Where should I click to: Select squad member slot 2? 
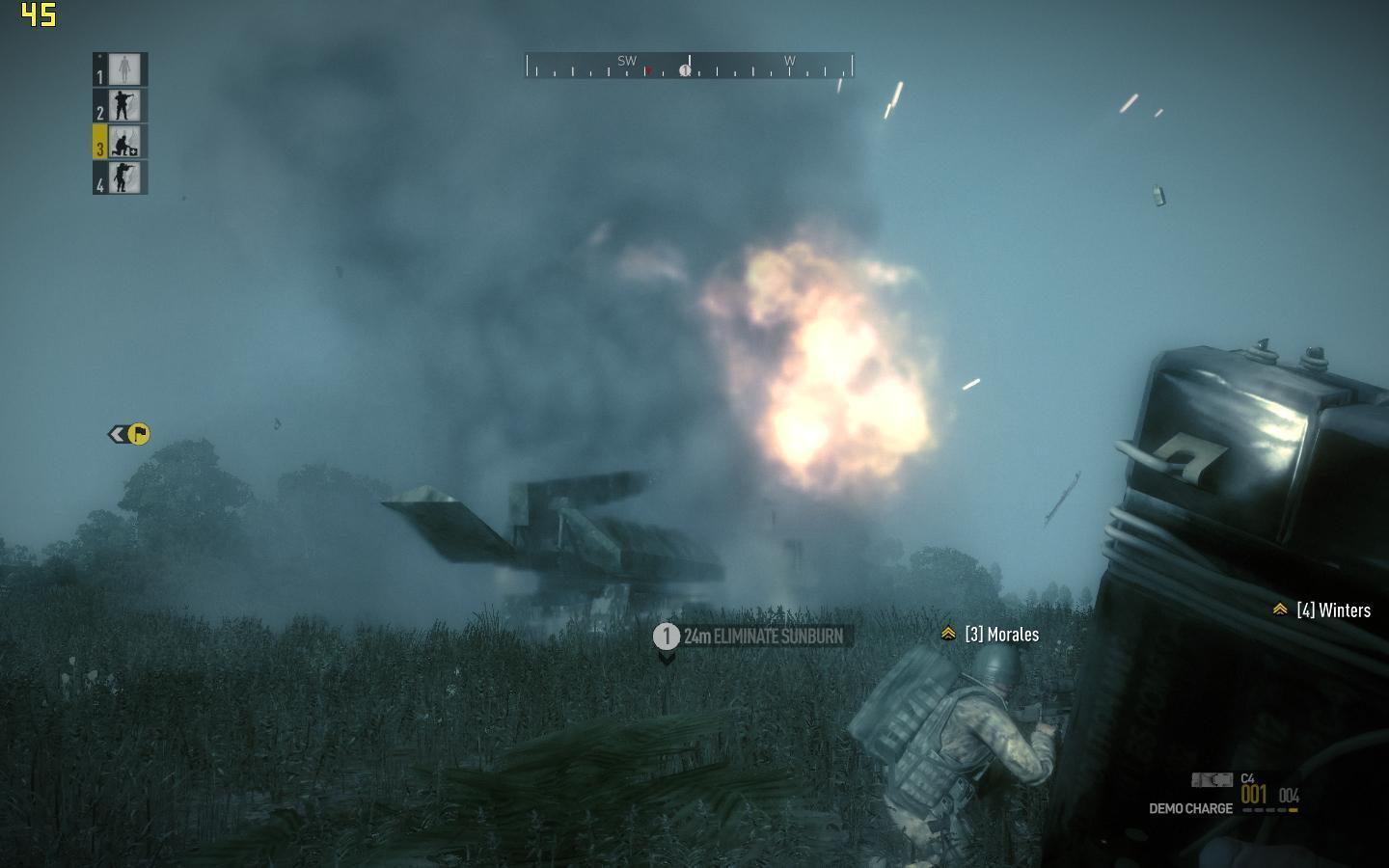point(121,105)
